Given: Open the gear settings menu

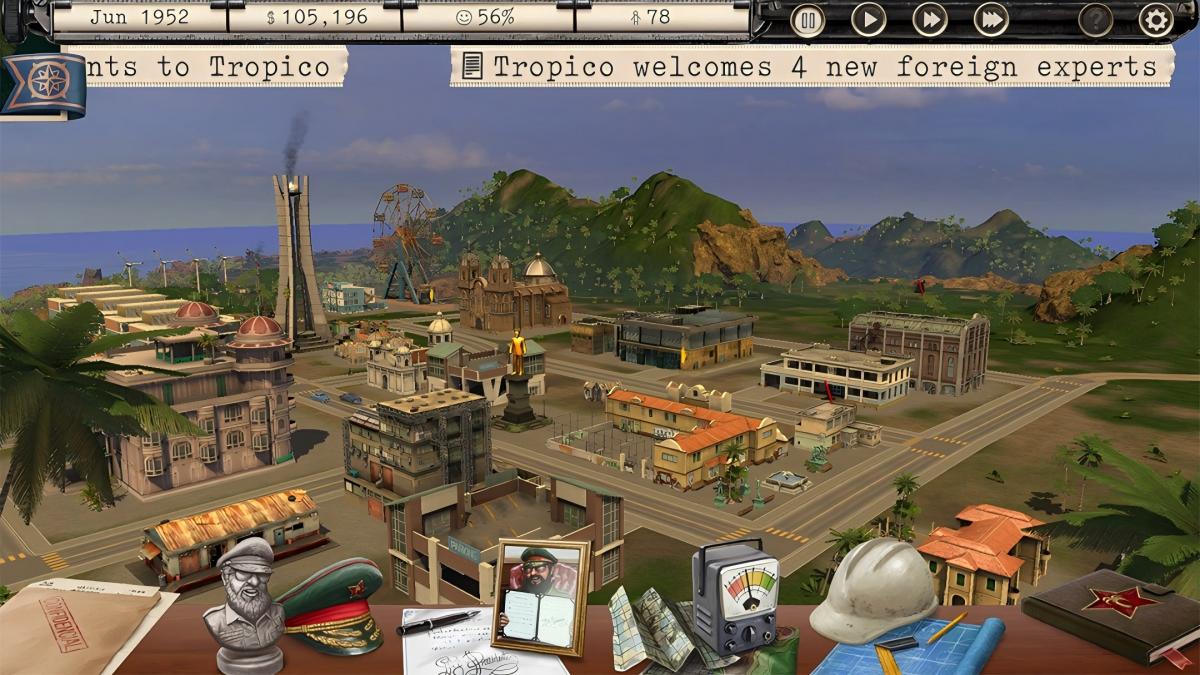Looking at the screenshot, I should point(1156,20).
